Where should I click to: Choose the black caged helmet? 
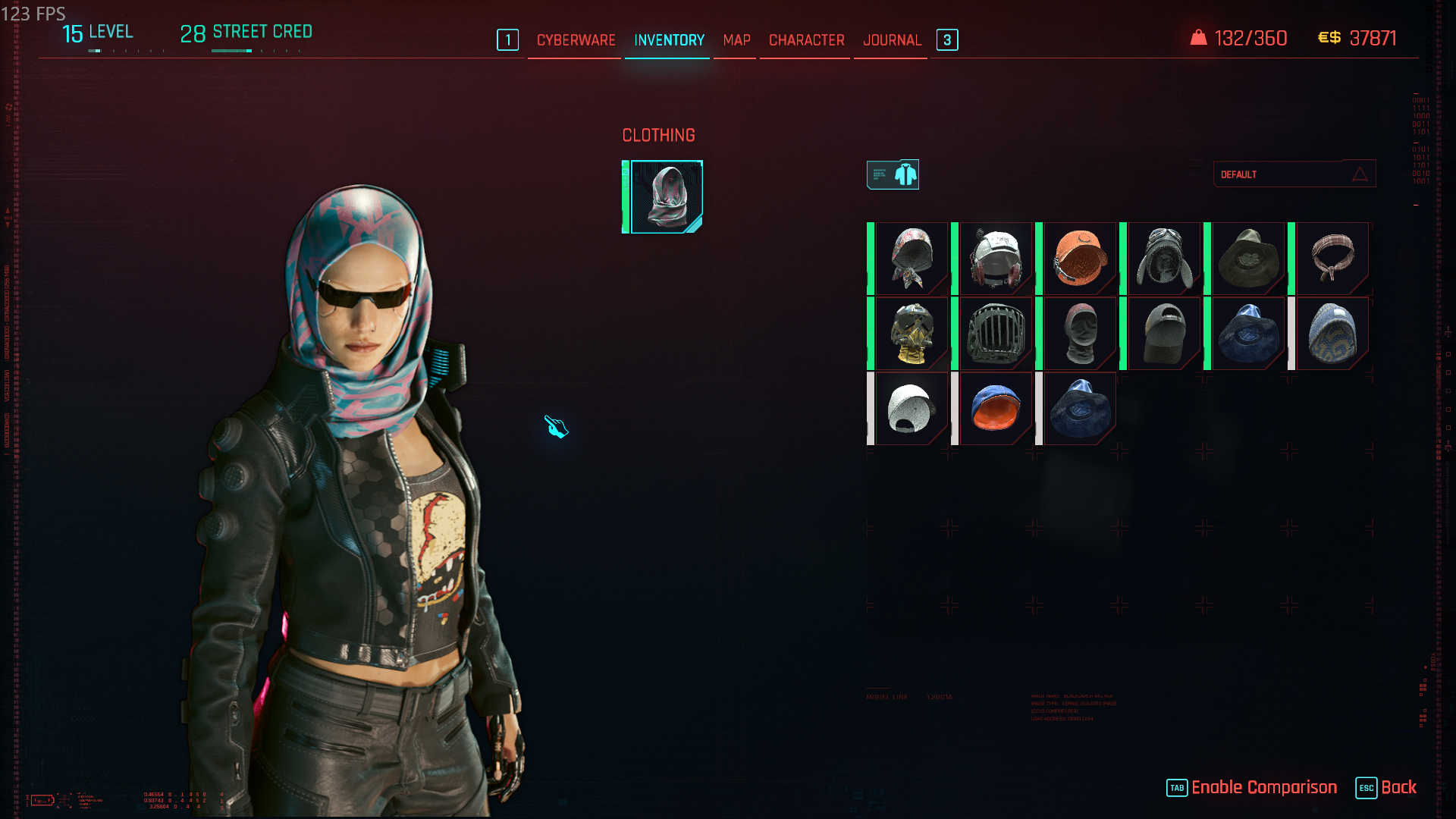(x=995, y=334)
